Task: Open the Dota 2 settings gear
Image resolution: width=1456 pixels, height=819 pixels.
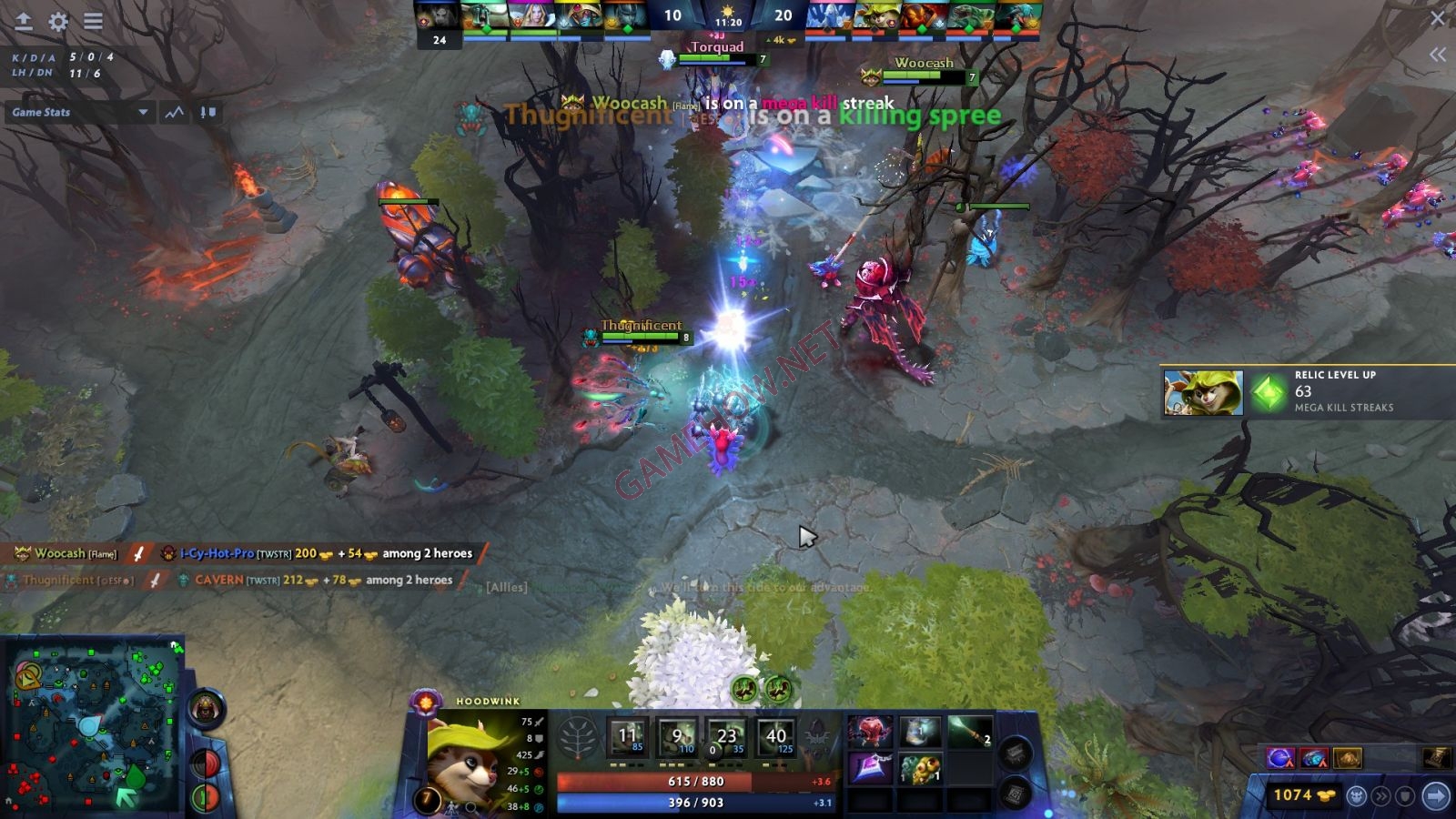Action: click(57, 23)
